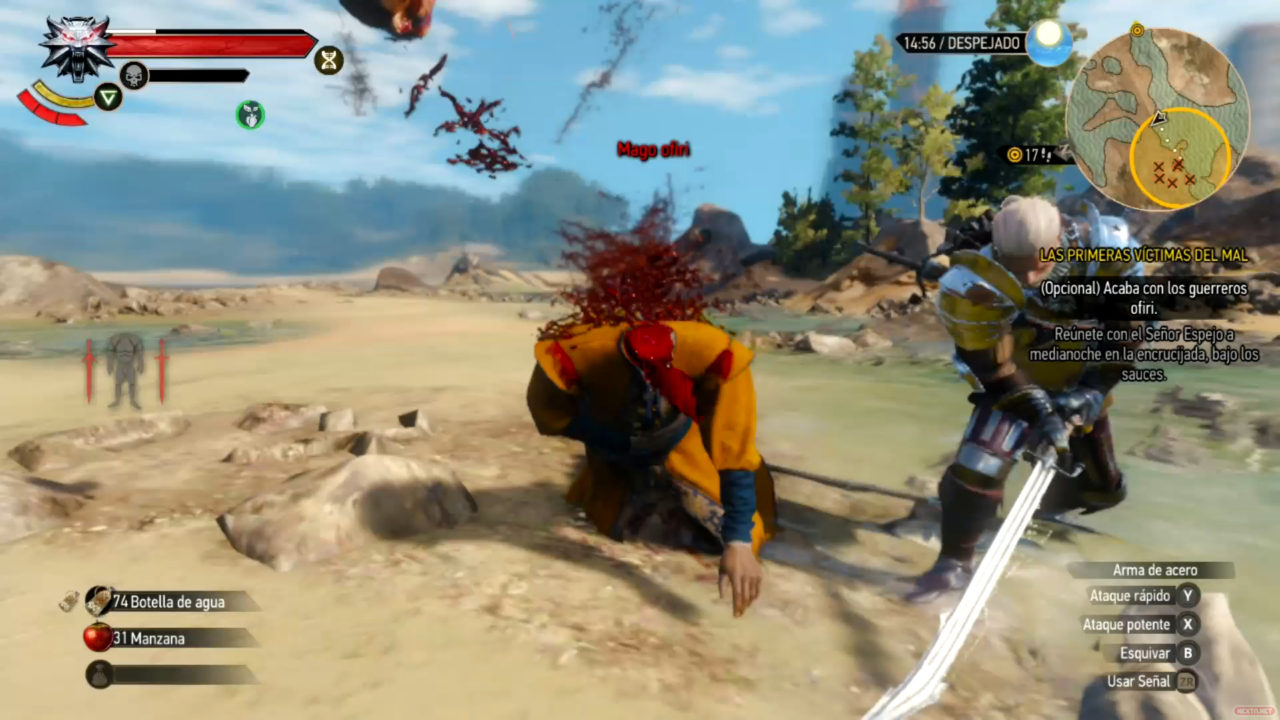Click the yellow objective distance marker

[1015, 155]
